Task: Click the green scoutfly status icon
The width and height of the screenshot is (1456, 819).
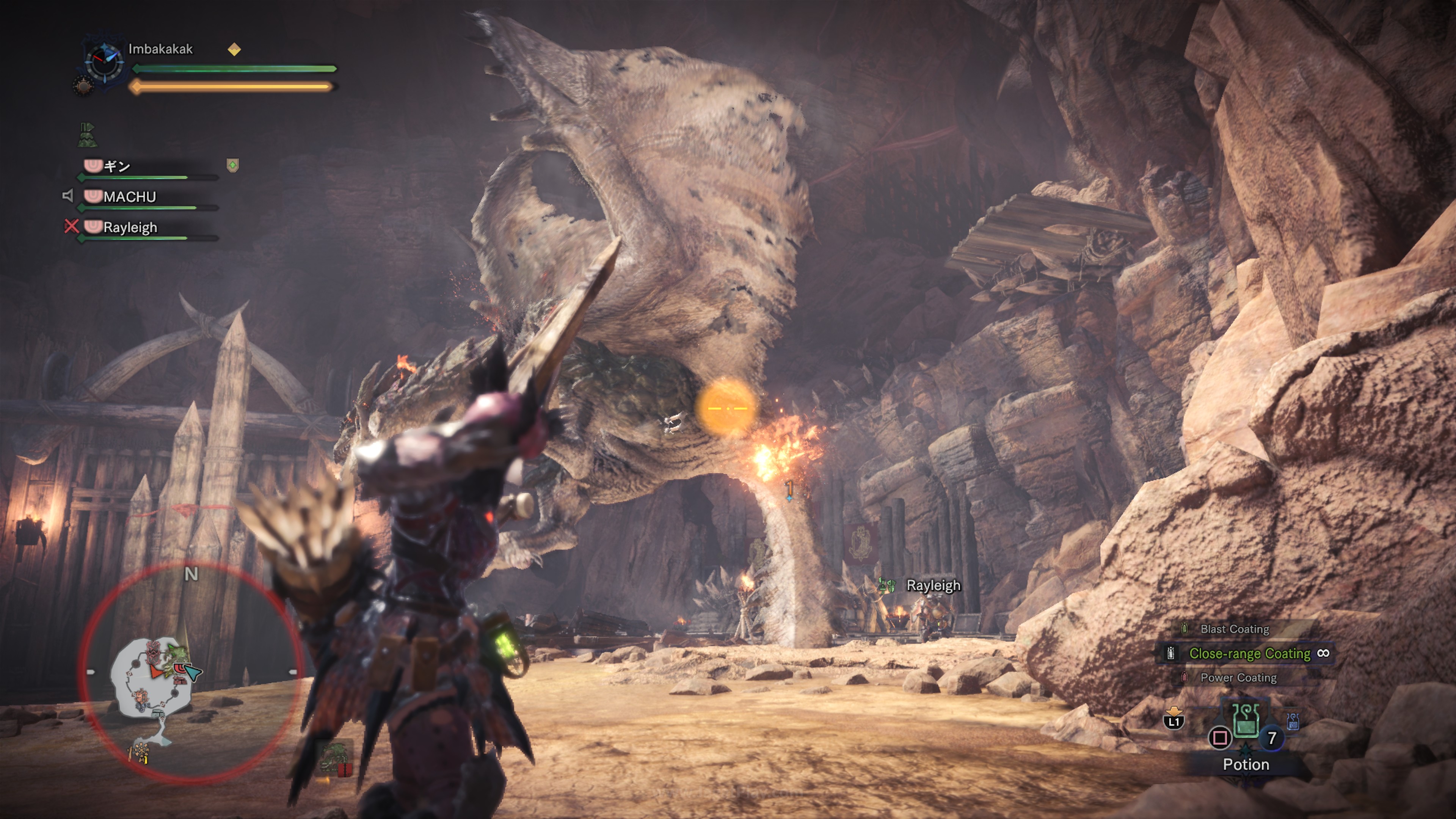Action: (x=88, y=135)
